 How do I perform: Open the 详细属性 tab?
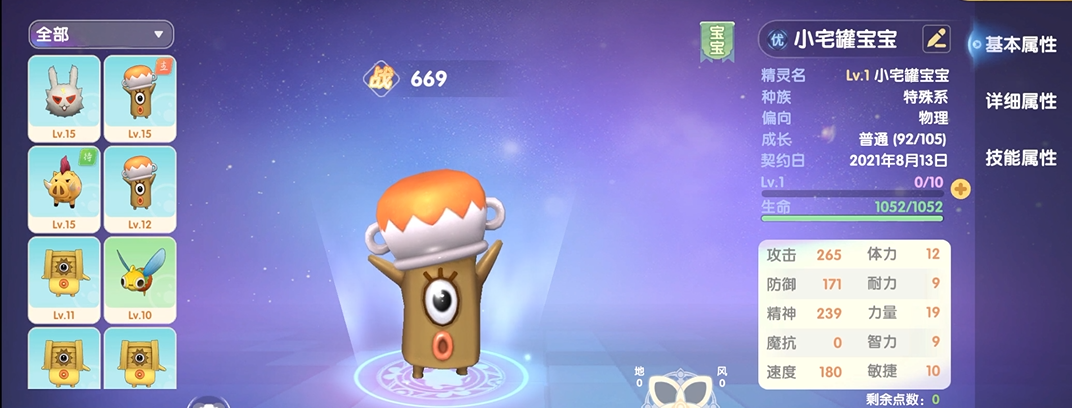tap(1020, 101)
